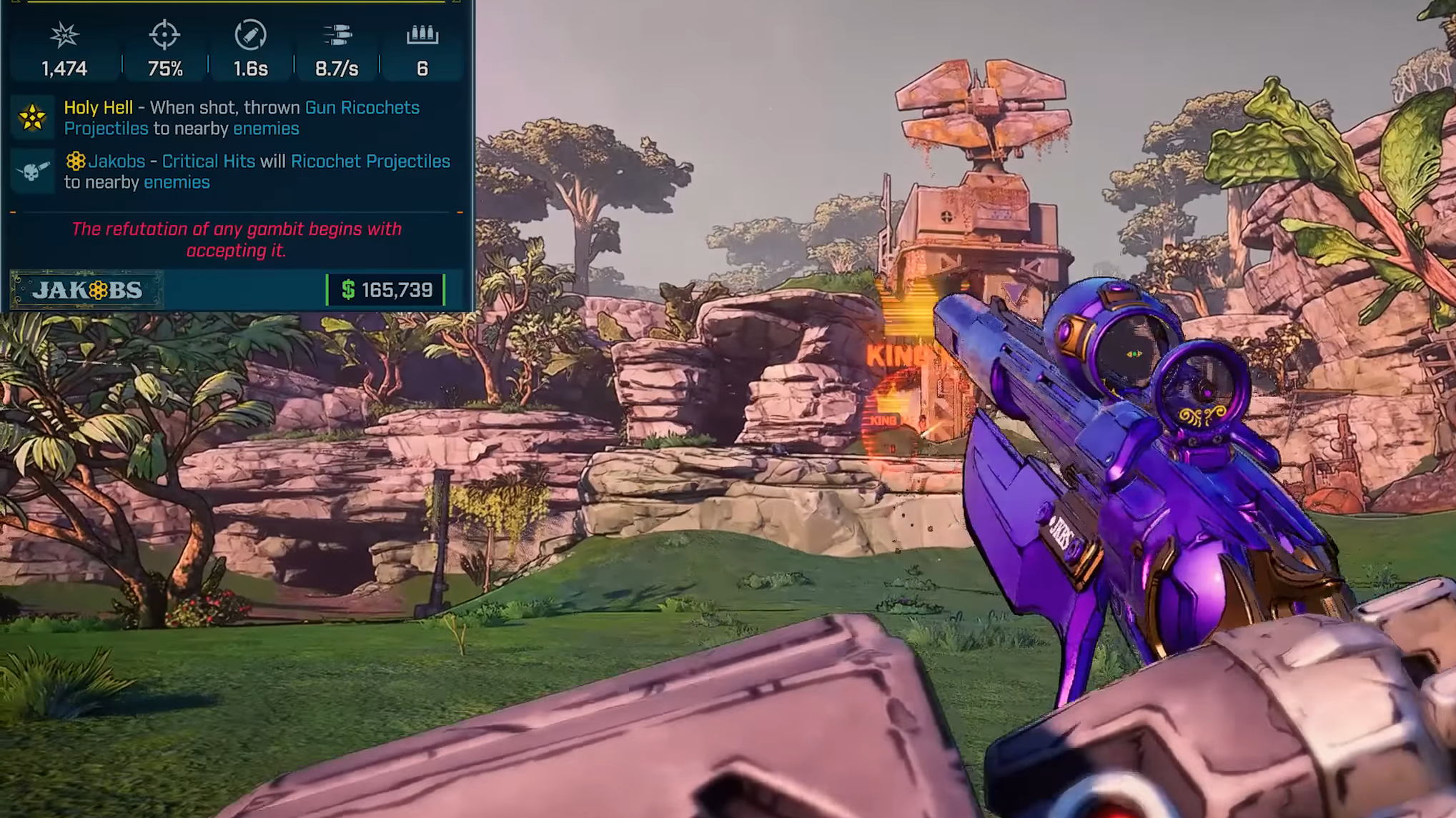This screenshot has height=818, width=1456.
Task: Click the magazine size ammo icon
Action: click(x=422, y=34)
